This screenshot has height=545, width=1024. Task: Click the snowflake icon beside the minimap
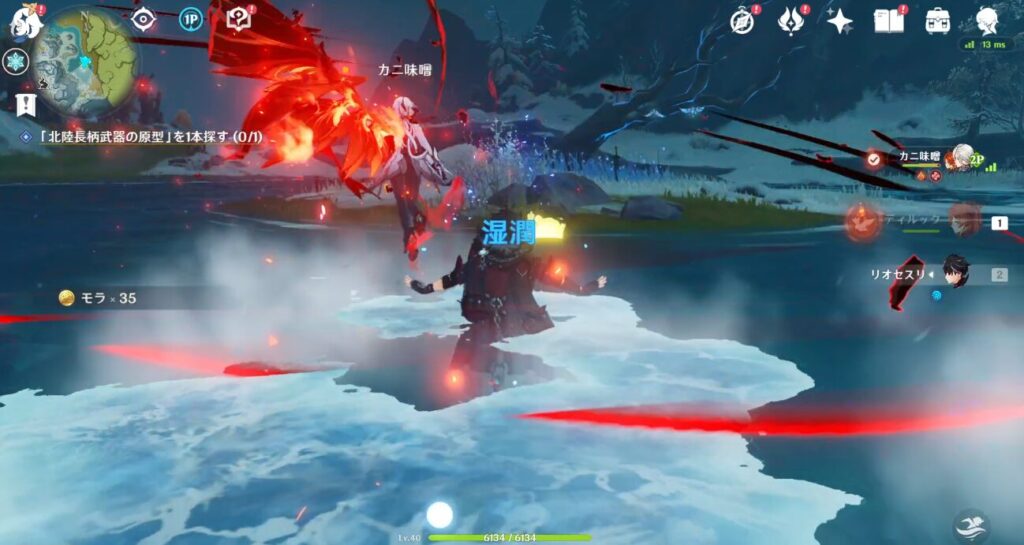[x=16, y=62]
